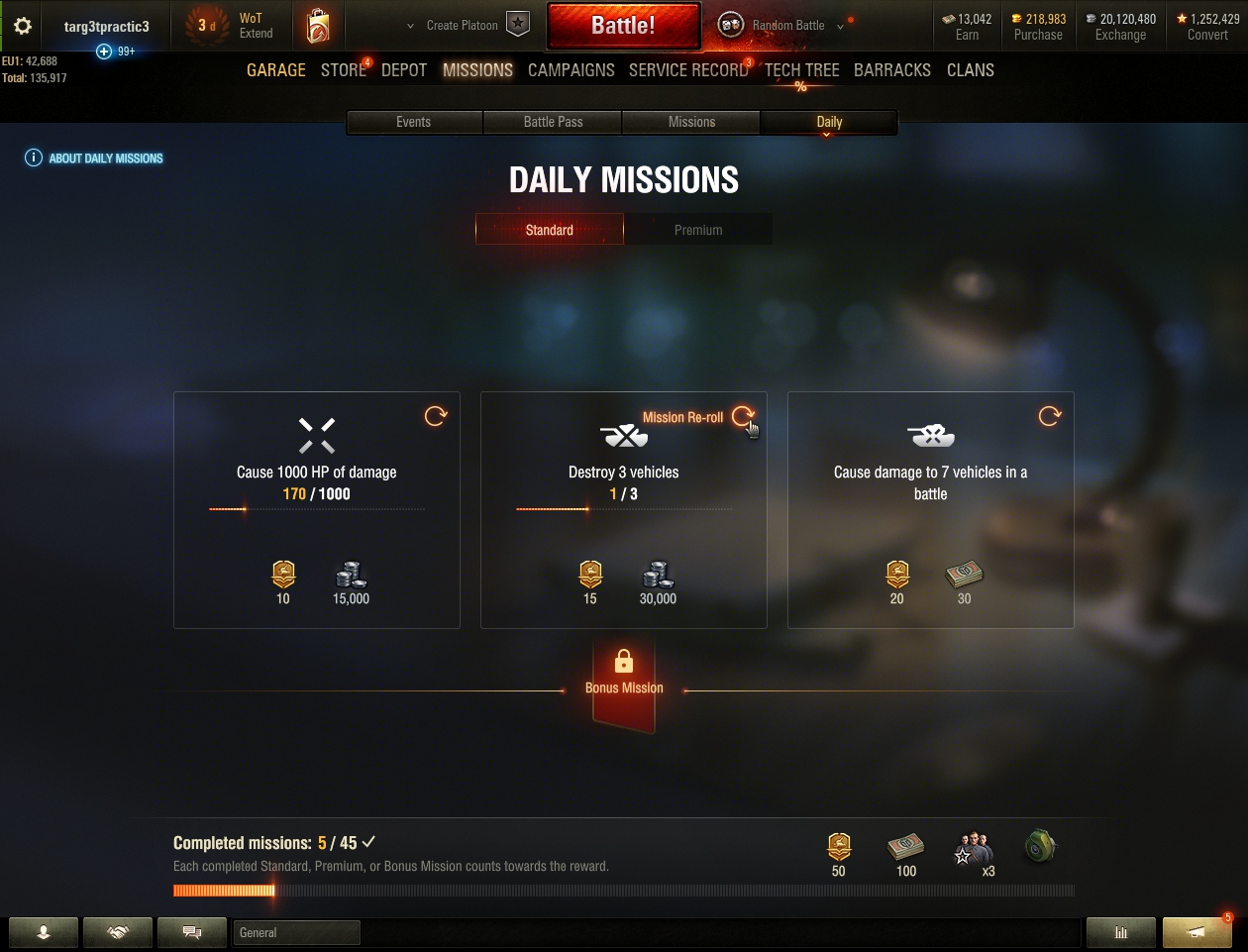Open the Tech Tree
Image resolution: width=1248 pixels, height=952 pixels.
pos(801,70)
